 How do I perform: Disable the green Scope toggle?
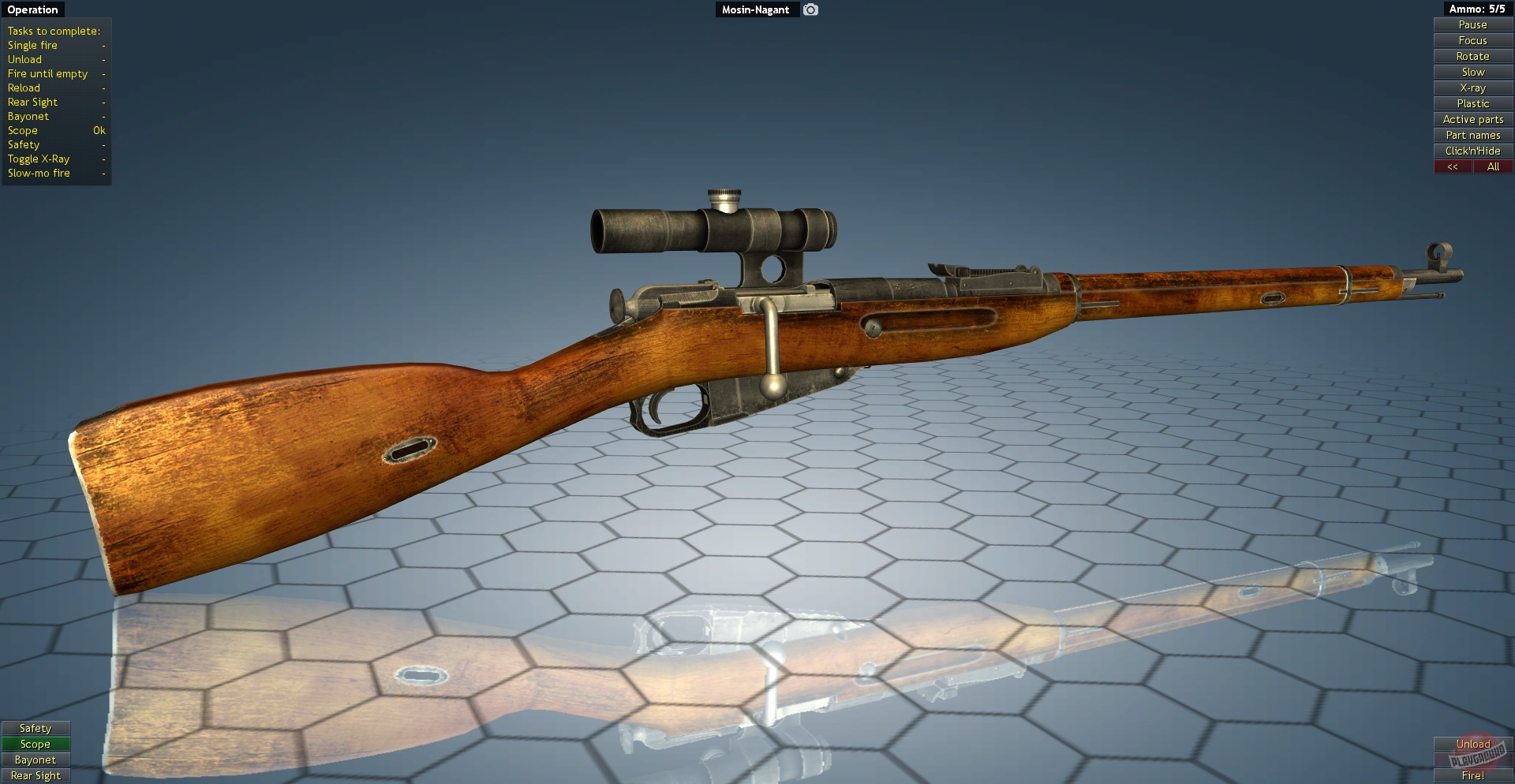click(36, 744)
